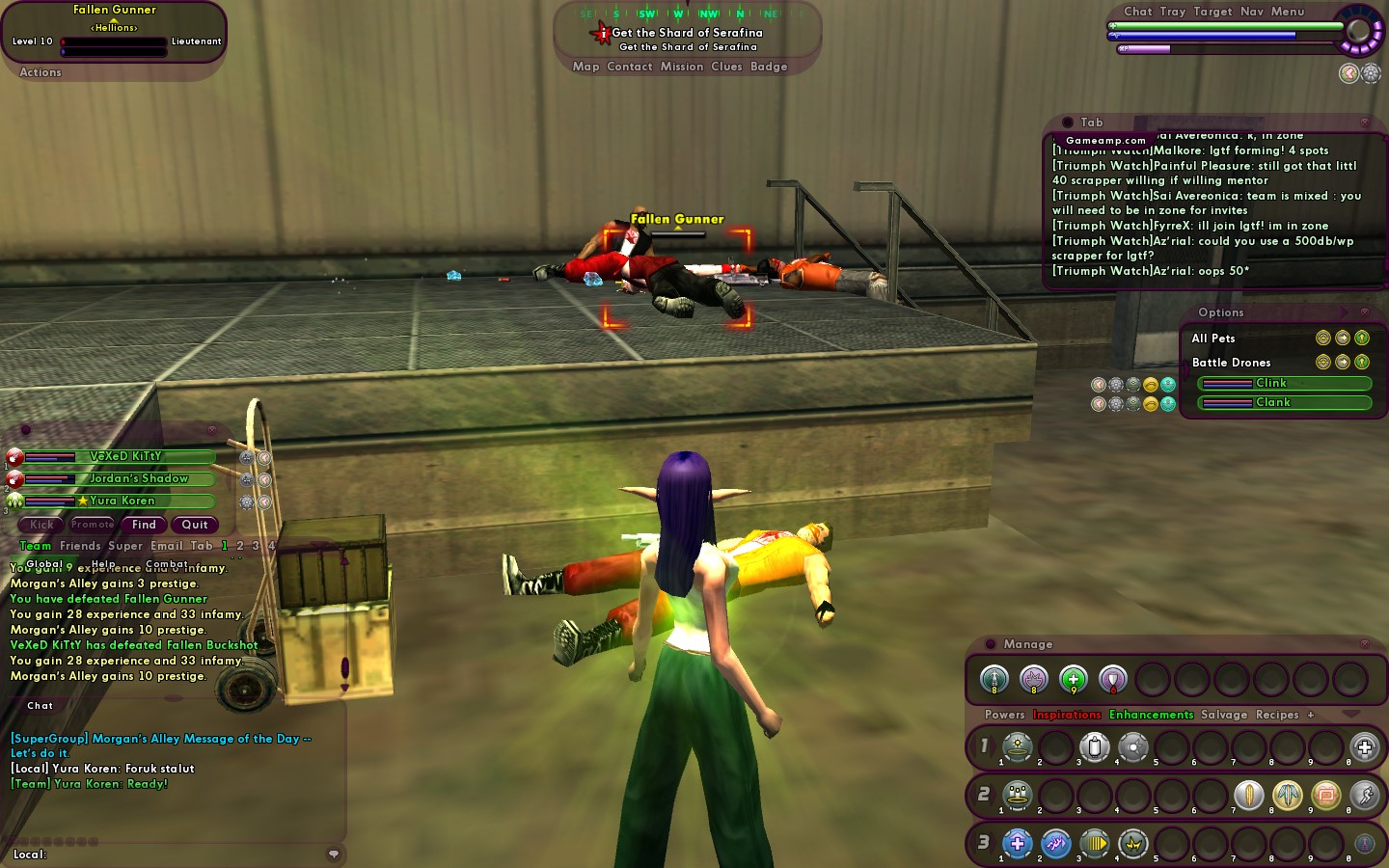Open the Salvage tab

tap(1224, 715)
